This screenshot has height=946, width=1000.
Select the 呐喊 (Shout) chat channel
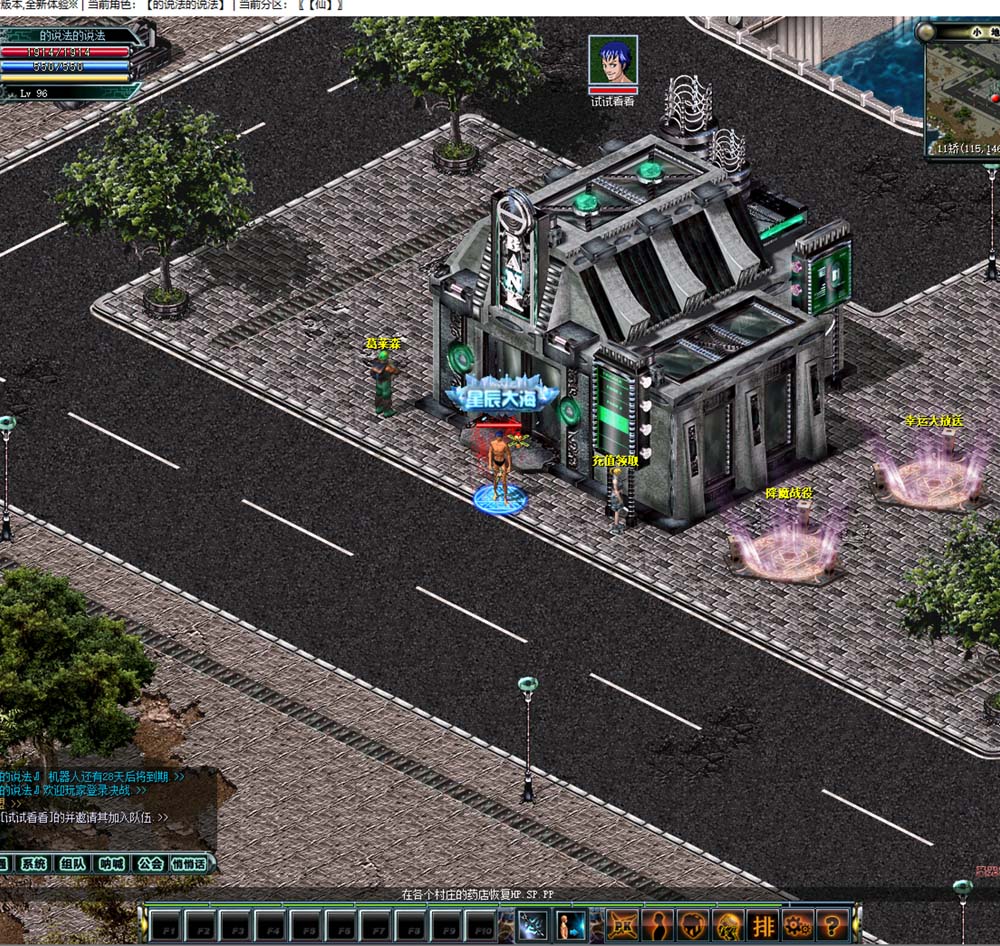[x=111, y=863]
